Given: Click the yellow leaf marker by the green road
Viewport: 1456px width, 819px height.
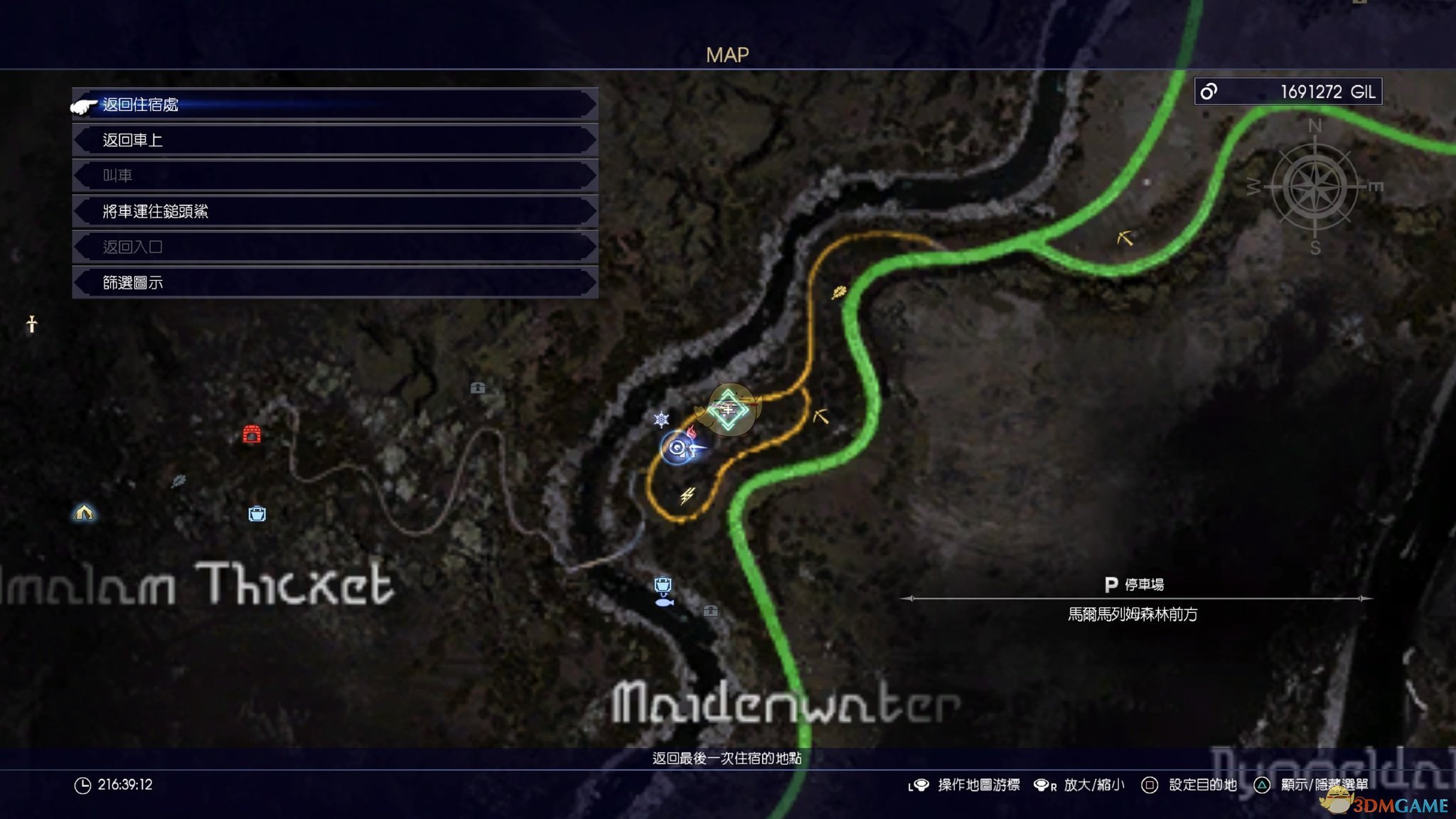Looking at the screenshot, I should tap(839, 291).
